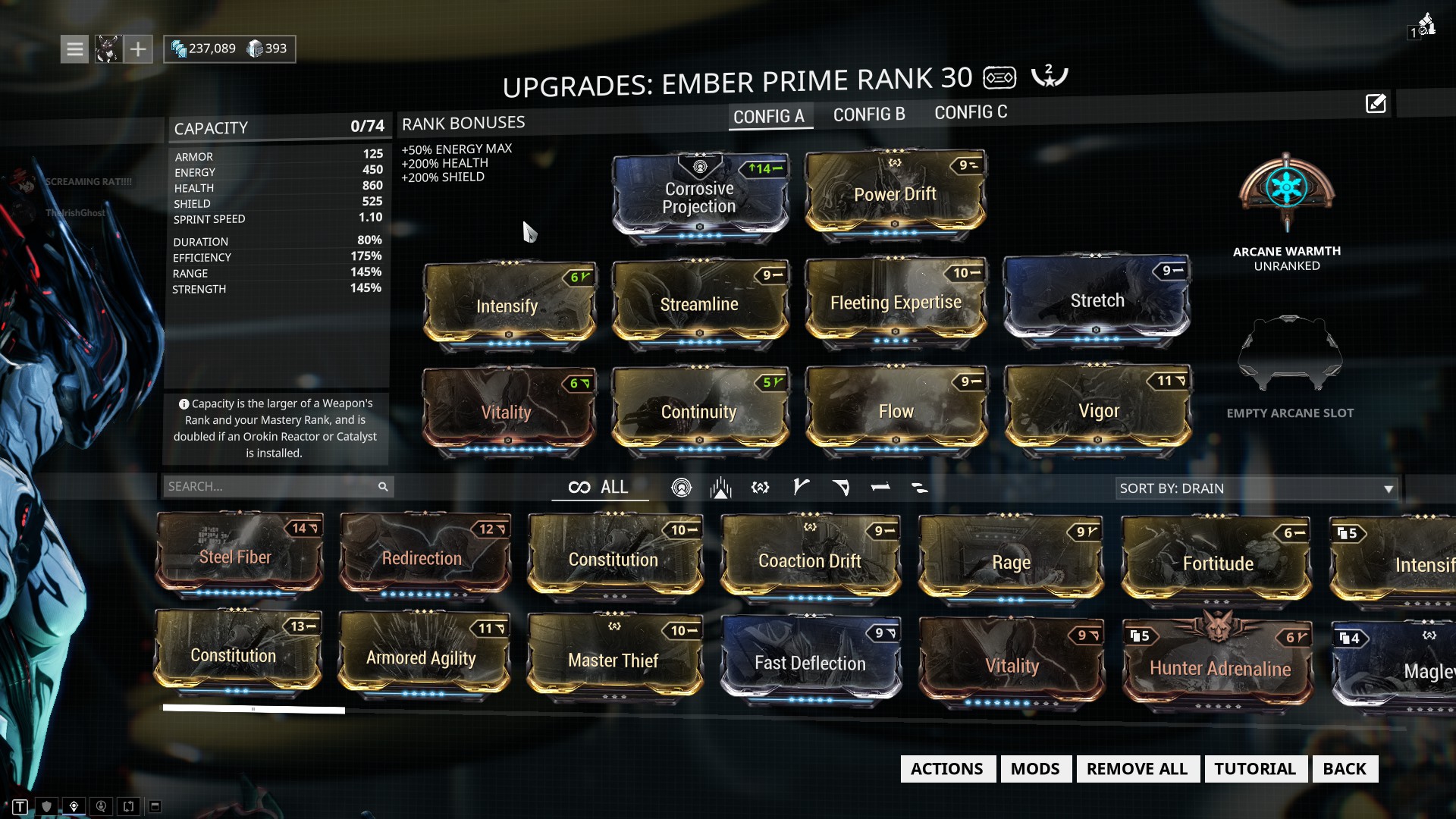The width and height of the screenshot is (1456, 819).
Task: Equip the Corrosive Projection mod card
Action: click(x=699, y=197)
